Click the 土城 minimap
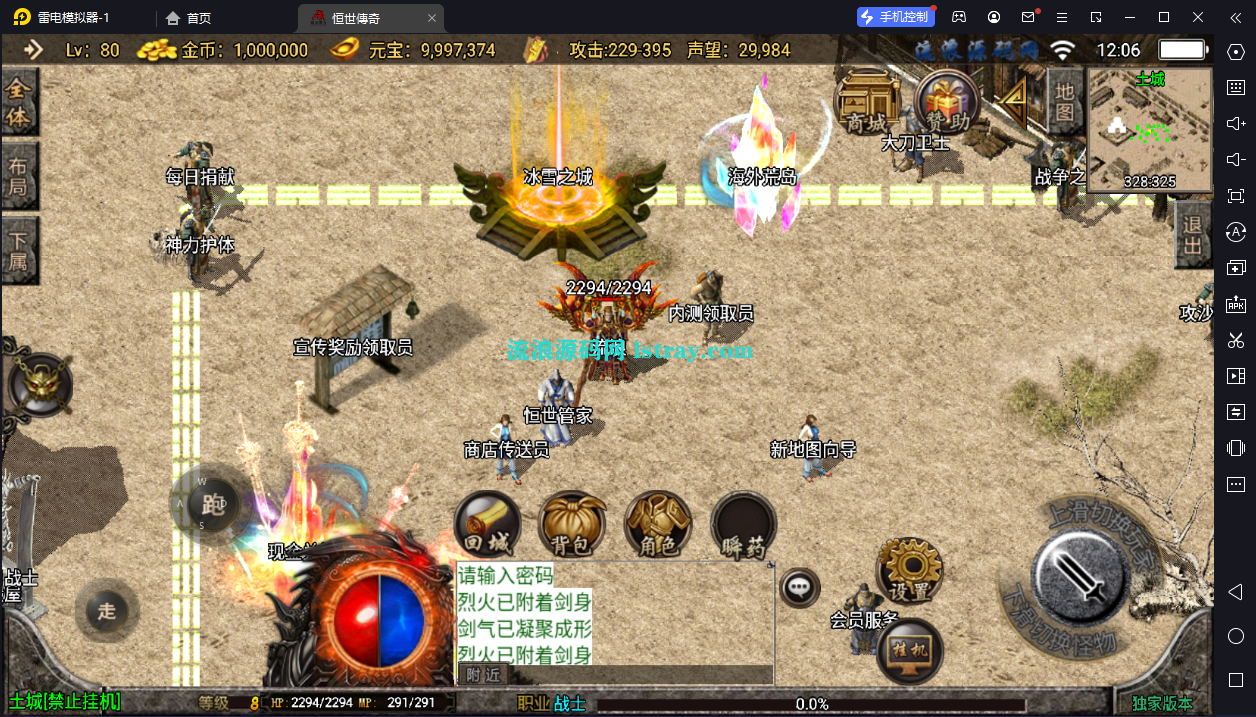The height and width of the screenshot is (717, 1256). point(1149,128)
